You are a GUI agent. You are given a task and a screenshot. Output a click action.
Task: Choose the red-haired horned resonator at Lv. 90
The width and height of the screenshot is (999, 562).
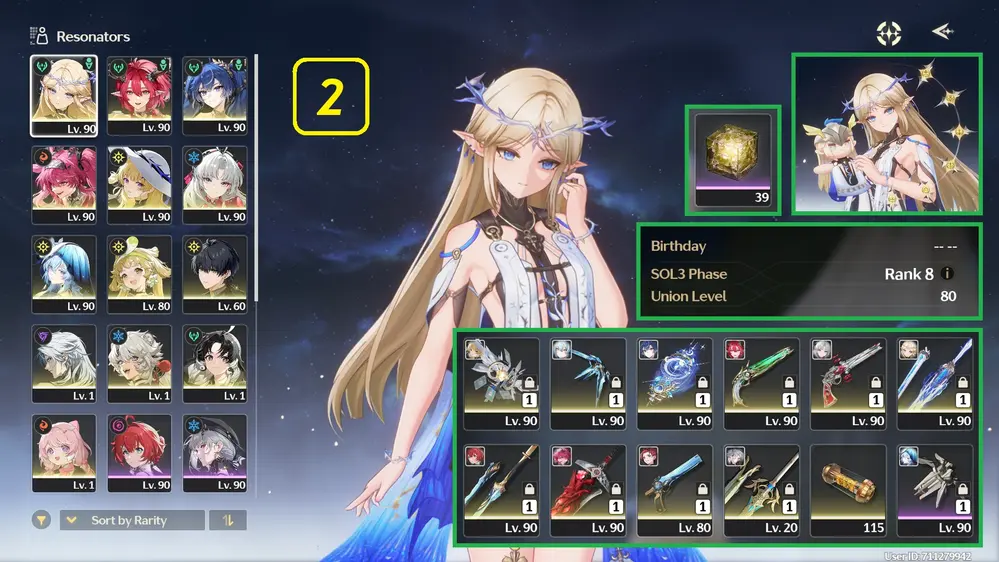tap(140, 95)
